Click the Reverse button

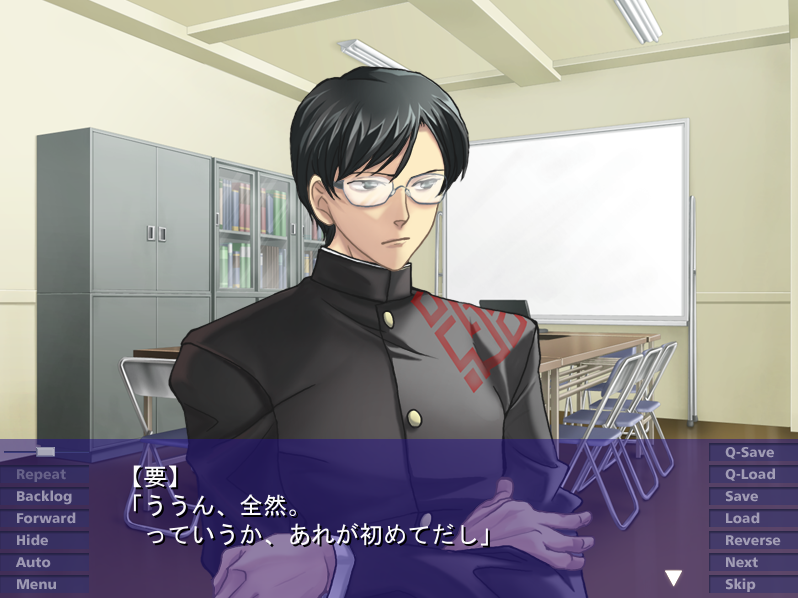(x=753, y=541)
